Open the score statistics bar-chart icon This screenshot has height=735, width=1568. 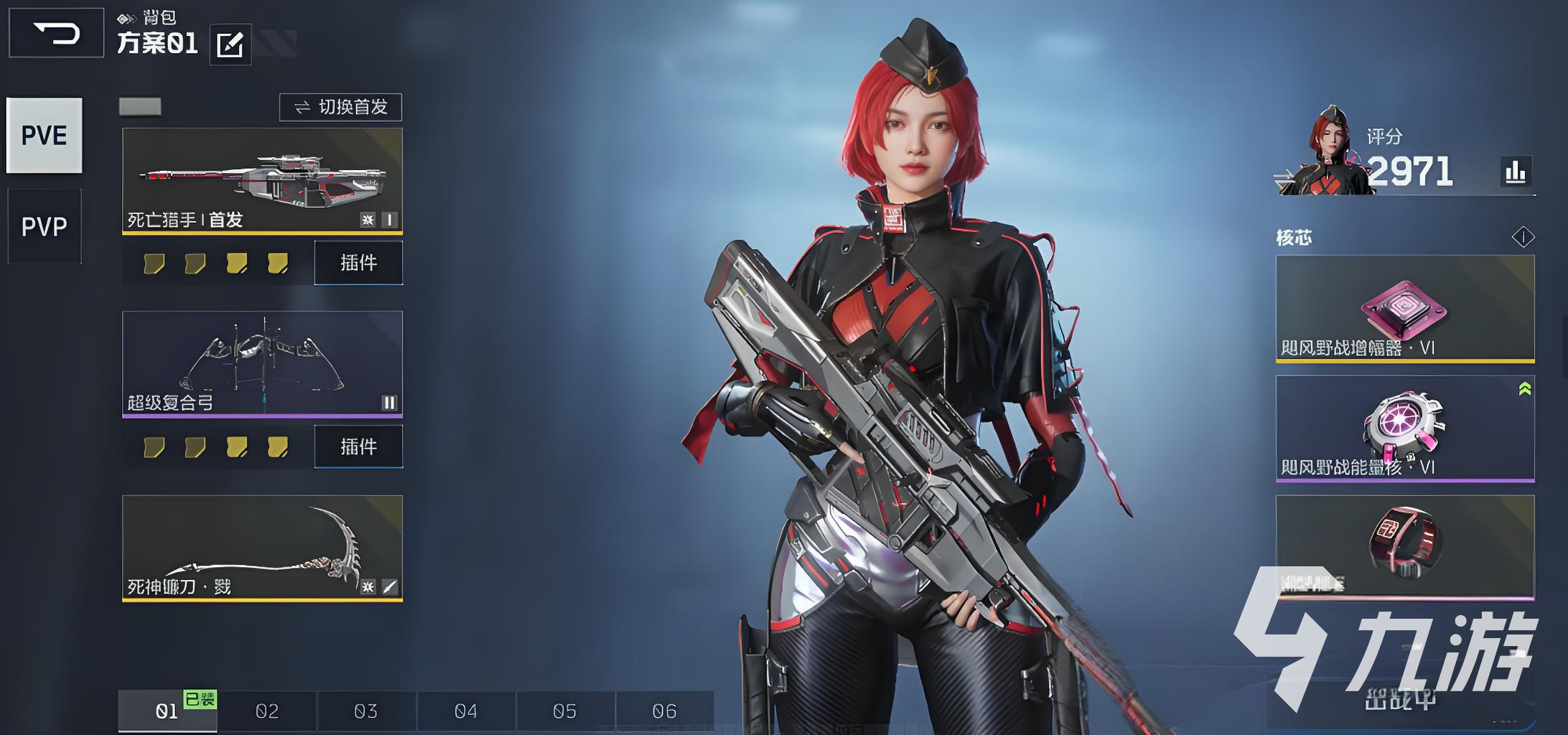(1516, 172)
